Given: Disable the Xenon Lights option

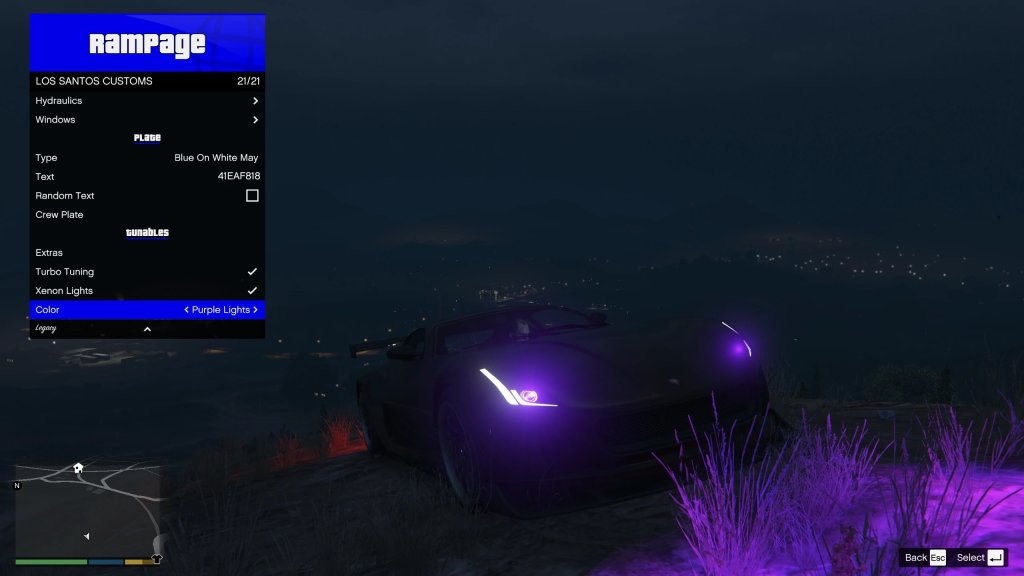Looking at the screenshot, I should point(252,291).
